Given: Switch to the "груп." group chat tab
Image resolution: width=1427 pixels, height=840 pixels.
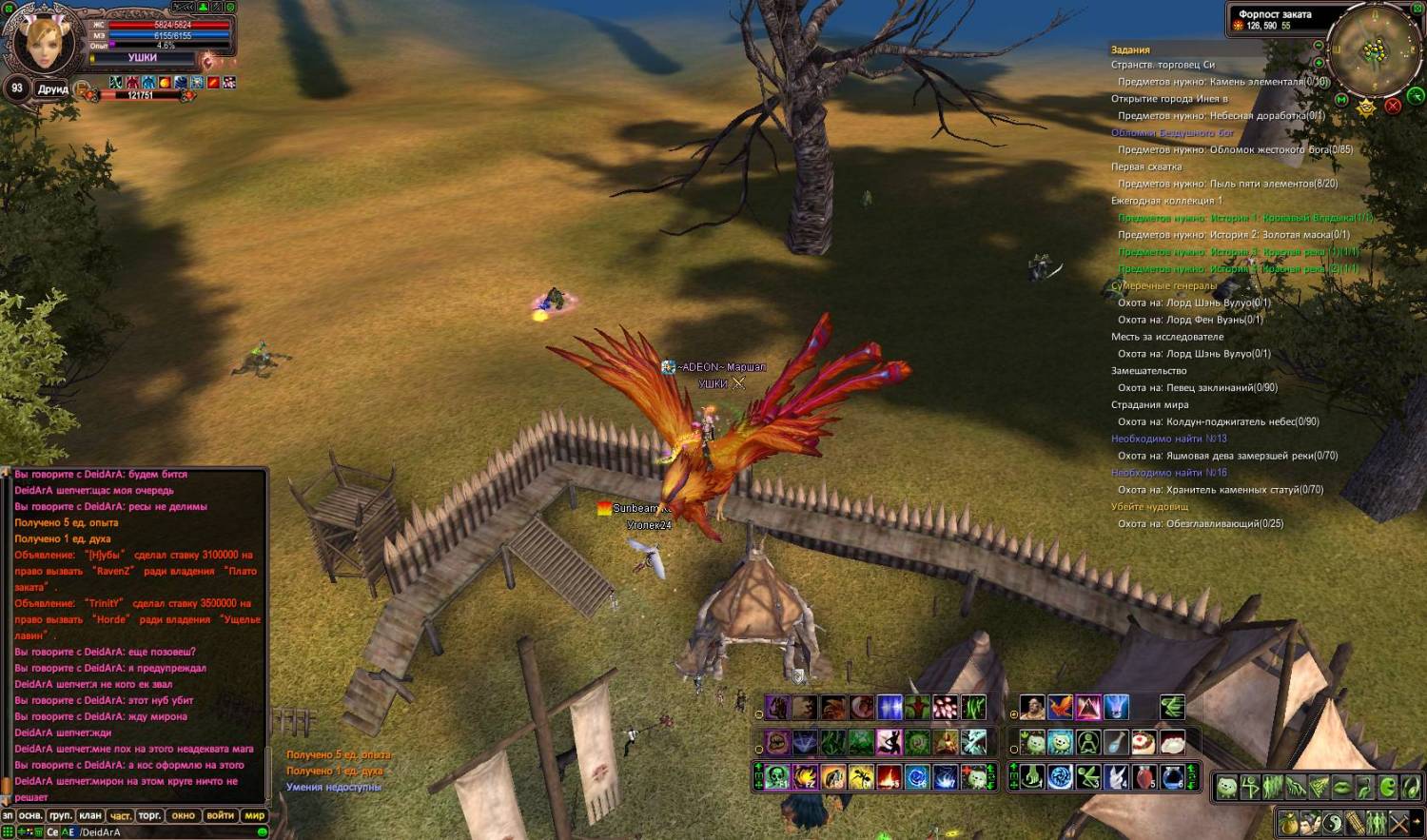Looking at the screenshot, I should click(x=61, y=815).
